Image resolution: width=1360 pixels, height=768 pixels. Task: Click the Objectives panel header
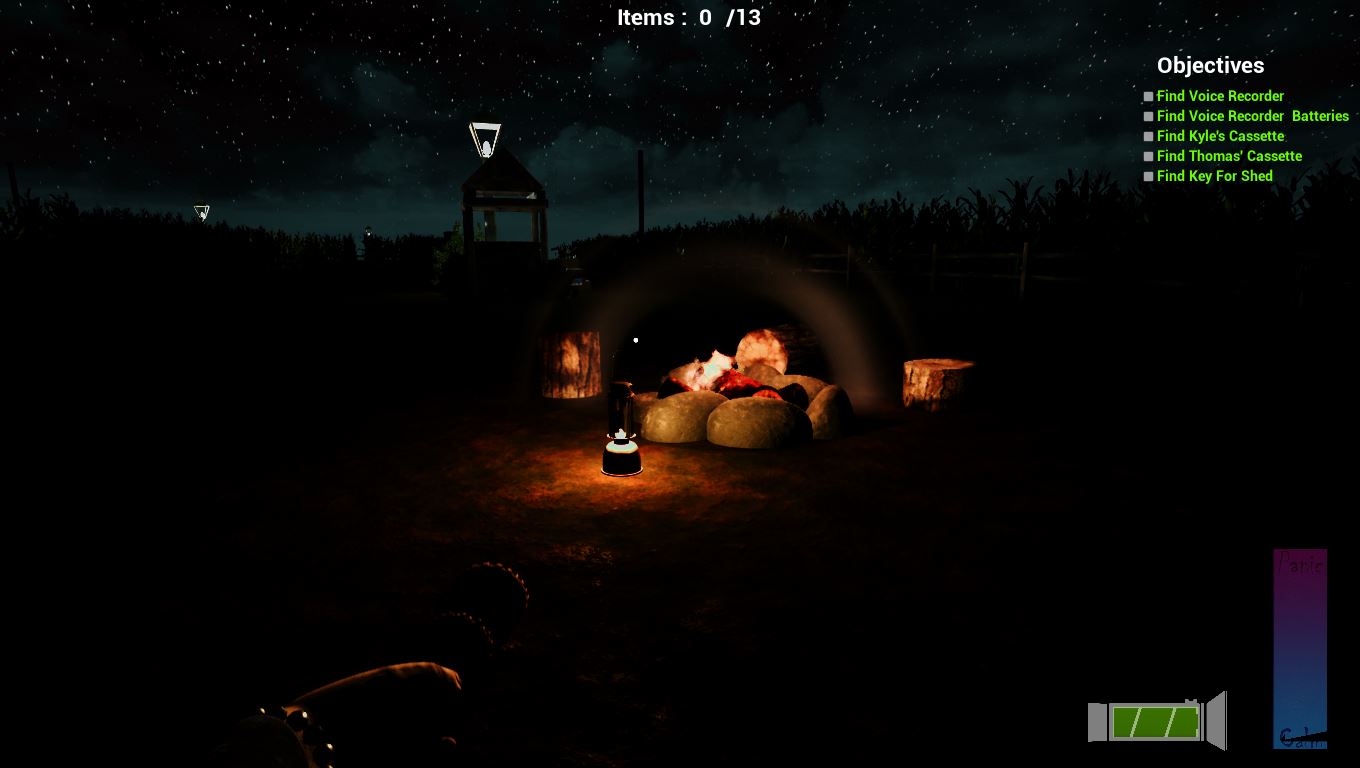tap(1210, 65)
